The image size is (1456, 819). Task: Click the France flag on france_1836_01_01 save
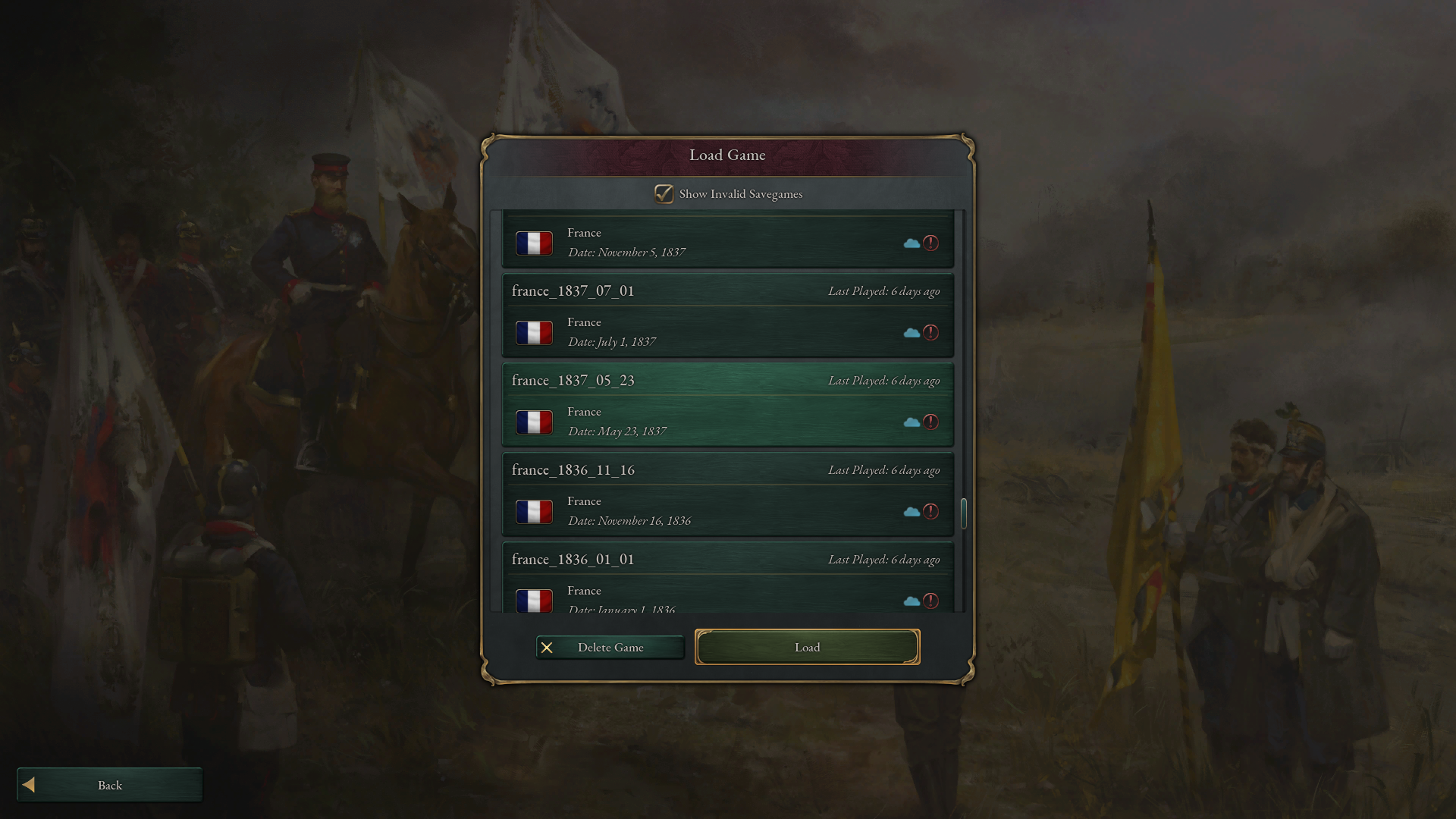[535, 601]
